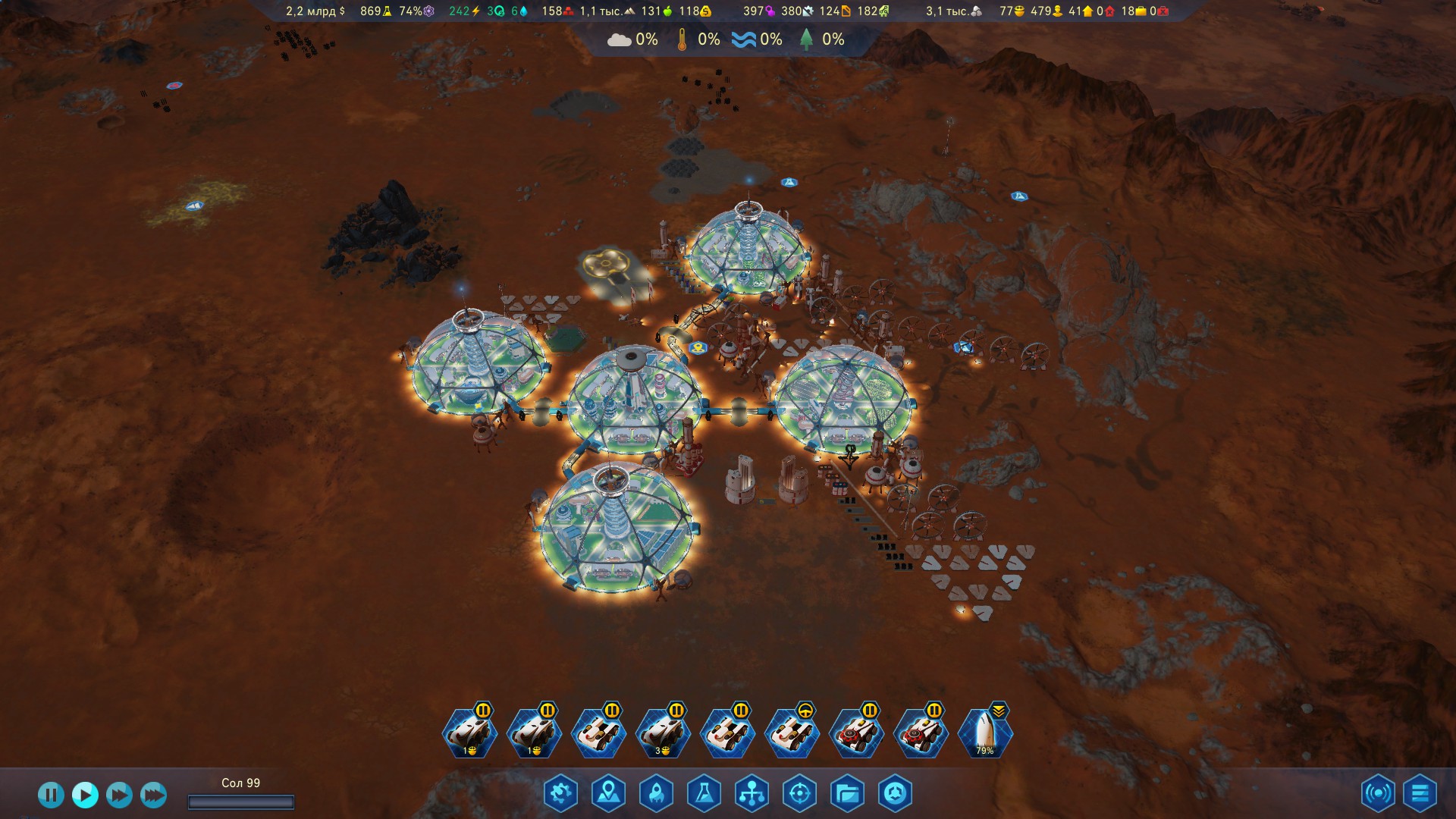Select the rover with steering wheel badge
The height and width of the screenshot is (819, 1456).
click(792, 733)
